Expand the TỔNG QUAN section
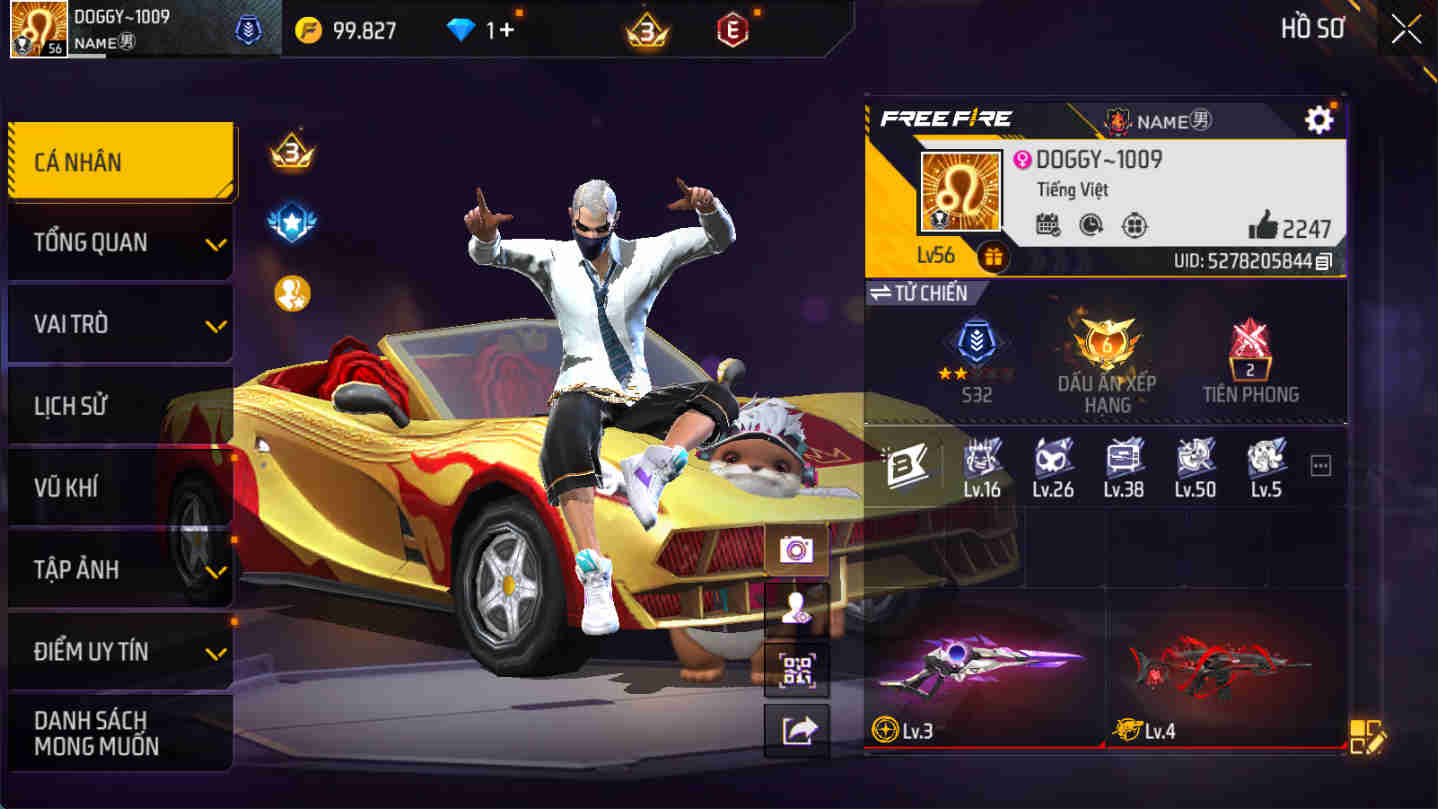This screenshot has width=1438, height=809. tap(120, 242)
